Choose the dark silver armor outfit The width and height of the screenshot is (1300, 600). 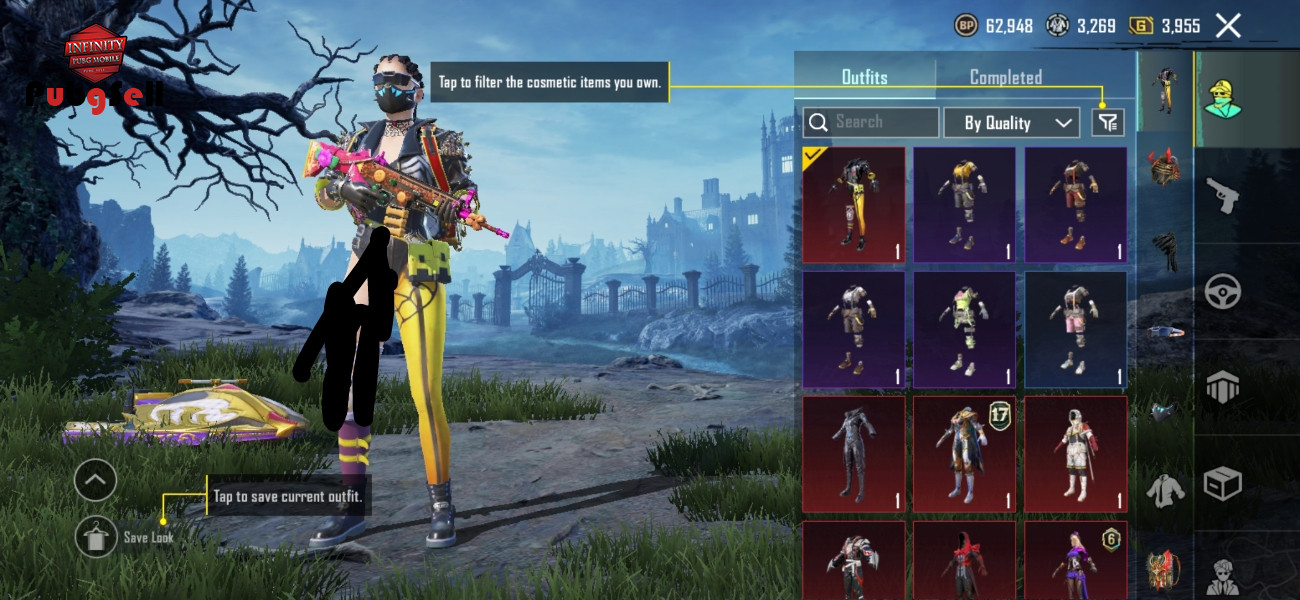[854, 454]
